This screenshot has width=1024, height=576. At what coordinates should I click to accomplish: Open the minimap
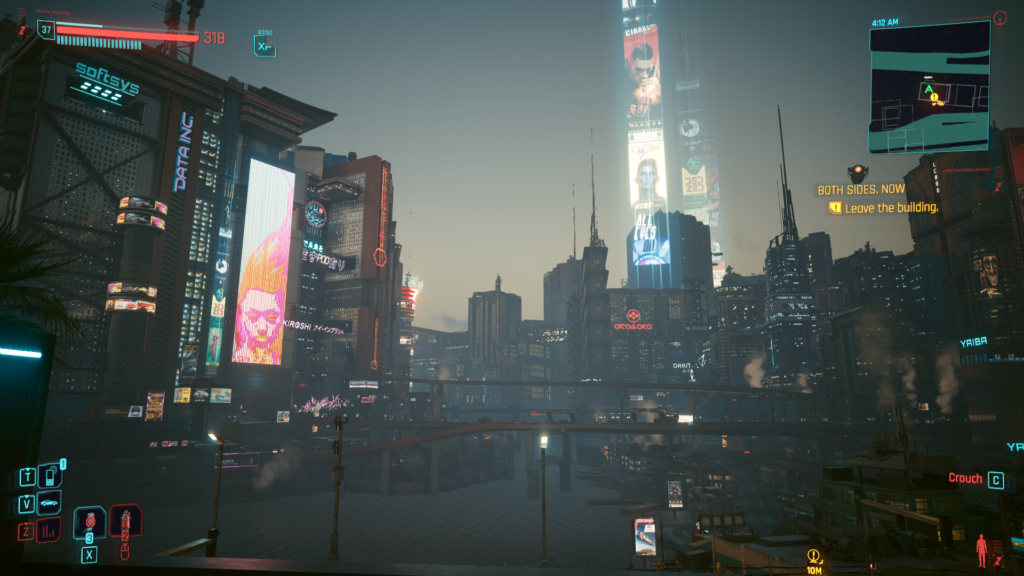[929, 87]
